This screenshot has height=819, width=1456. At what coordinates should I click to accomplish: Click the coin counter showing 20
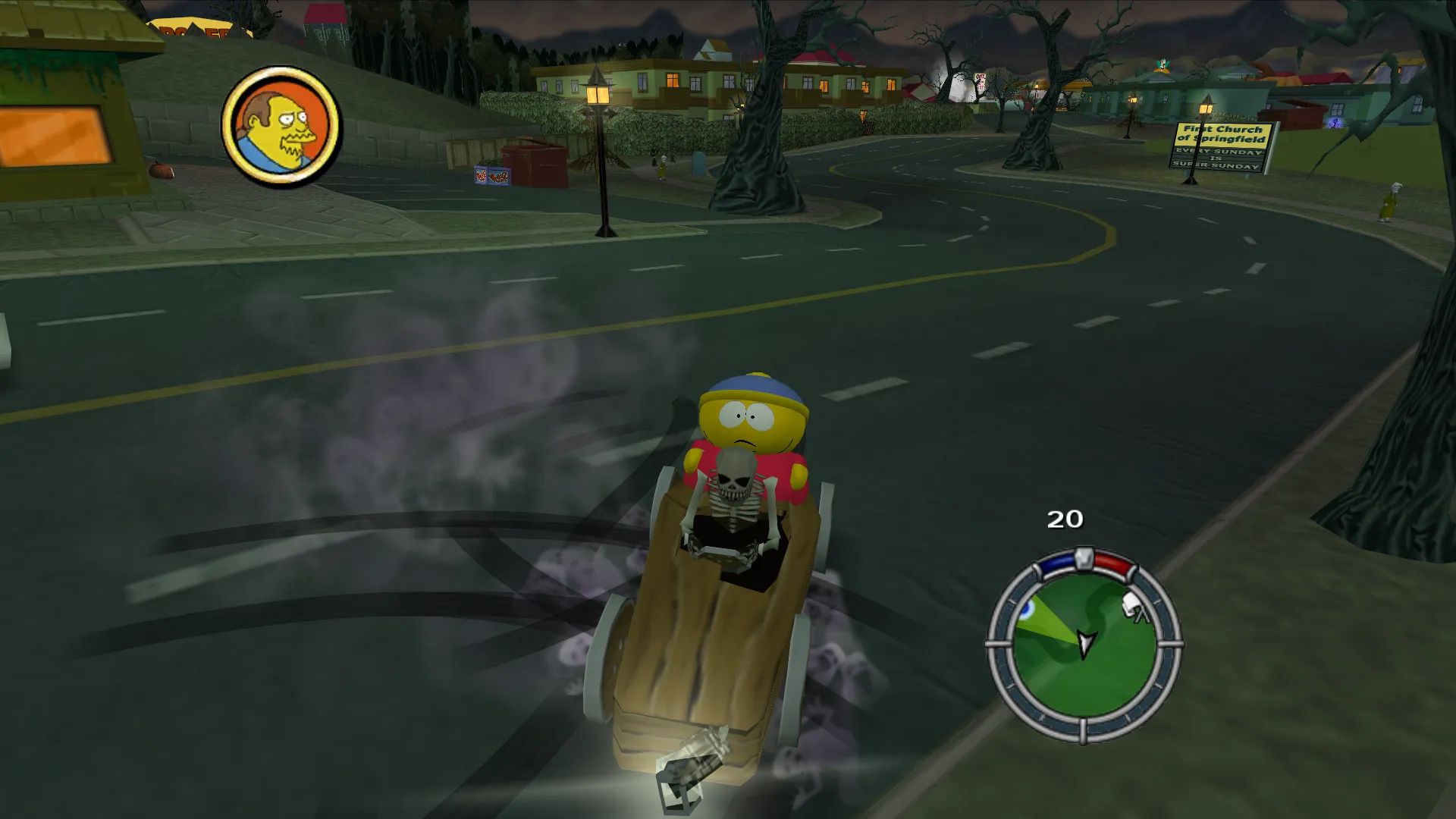tap(1065, 520)
